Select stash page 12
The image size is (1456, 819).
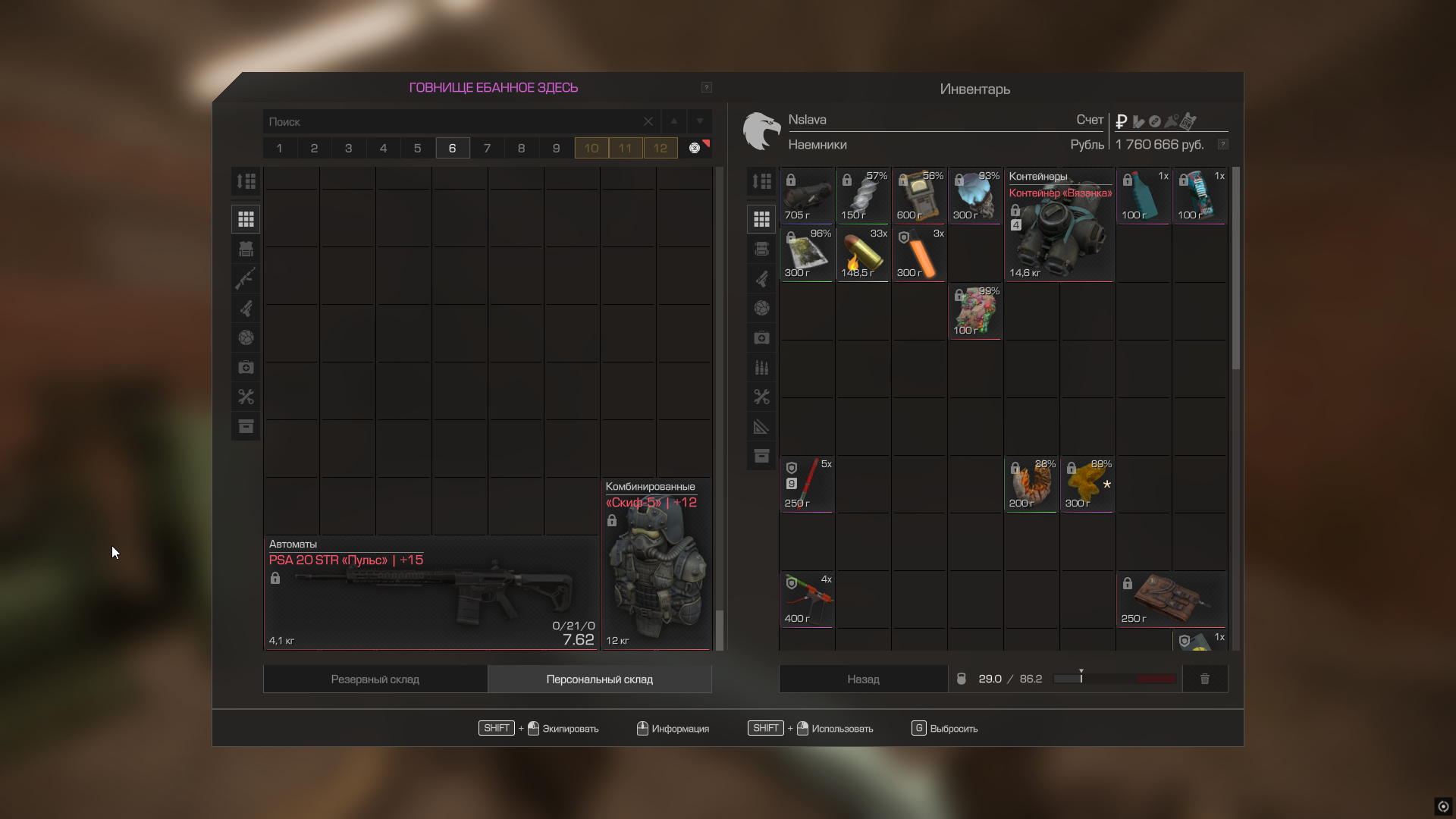point(661,148)
